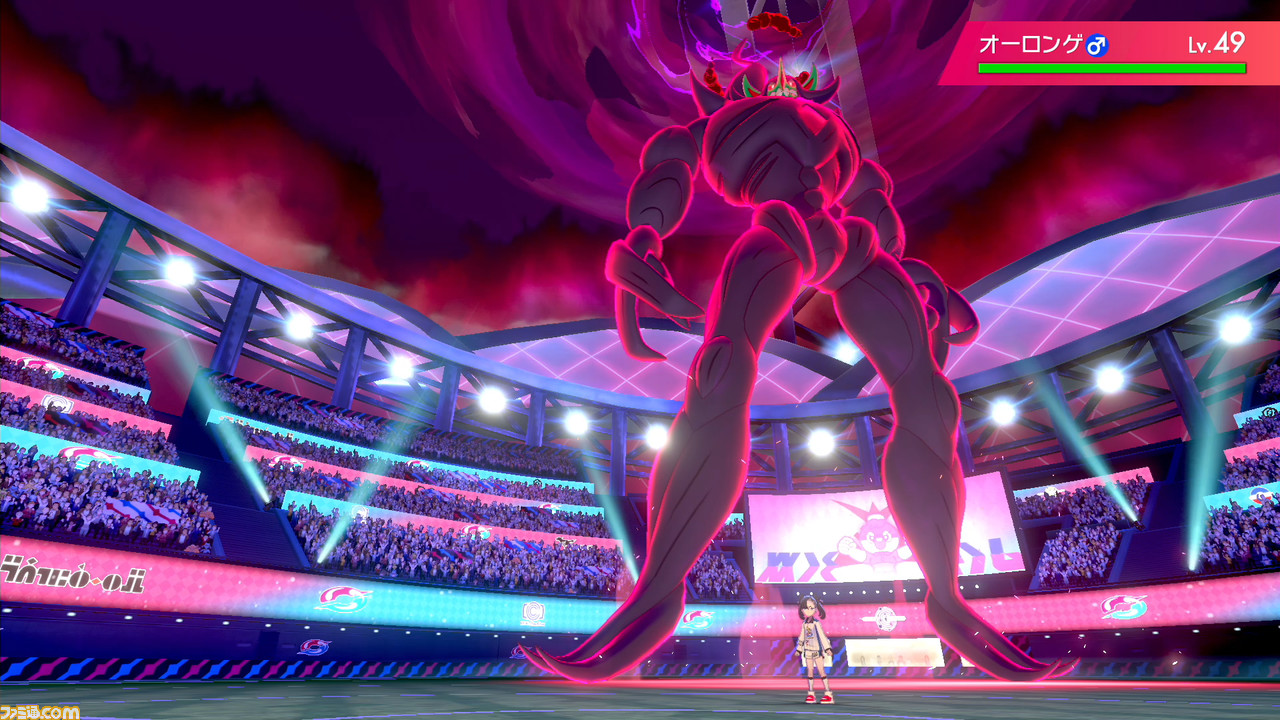Click the male gender icon beside オーロング
The height and width of the screenshot is (720, 1280).
[1098, 43]
